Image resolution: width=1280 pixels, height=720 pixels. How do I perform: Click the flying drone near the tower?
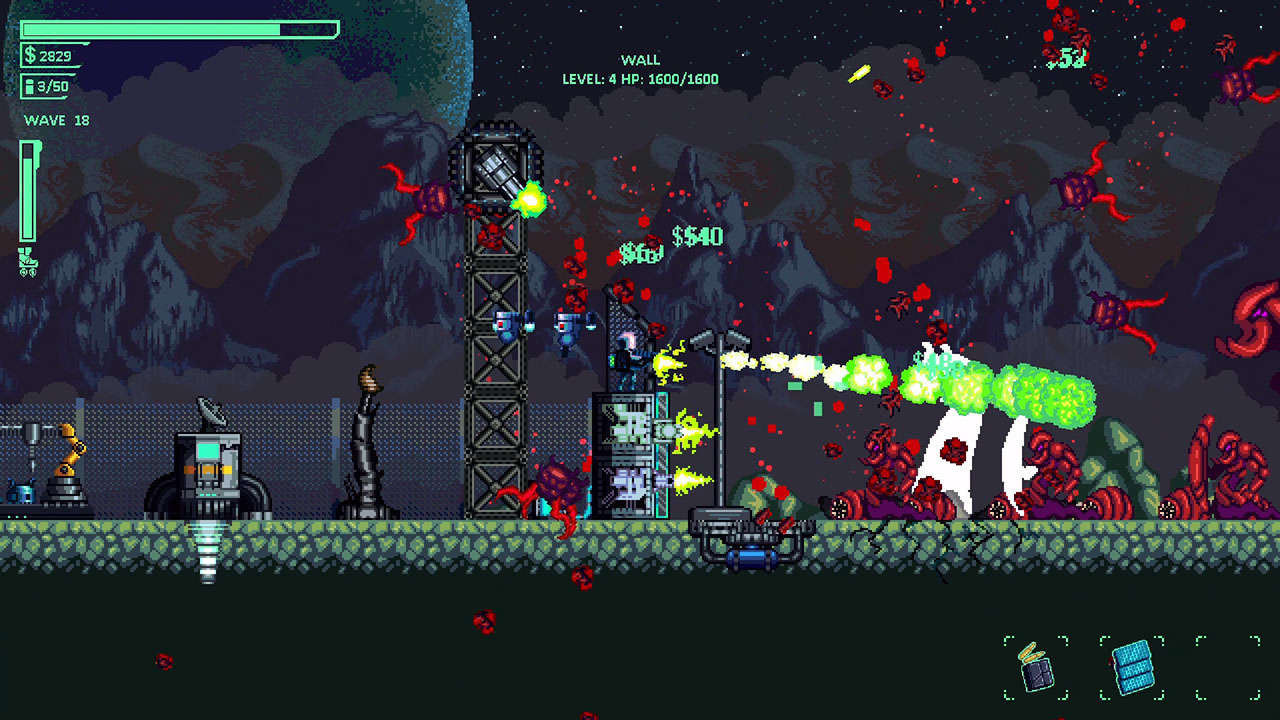click(508, 325)
